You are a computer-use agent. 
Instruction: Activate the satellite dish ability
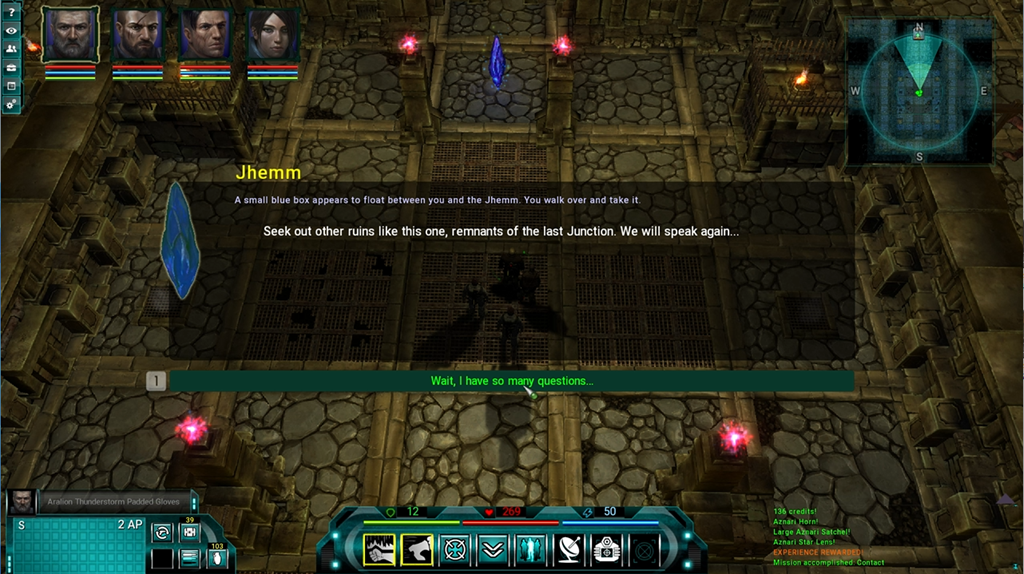568,549
